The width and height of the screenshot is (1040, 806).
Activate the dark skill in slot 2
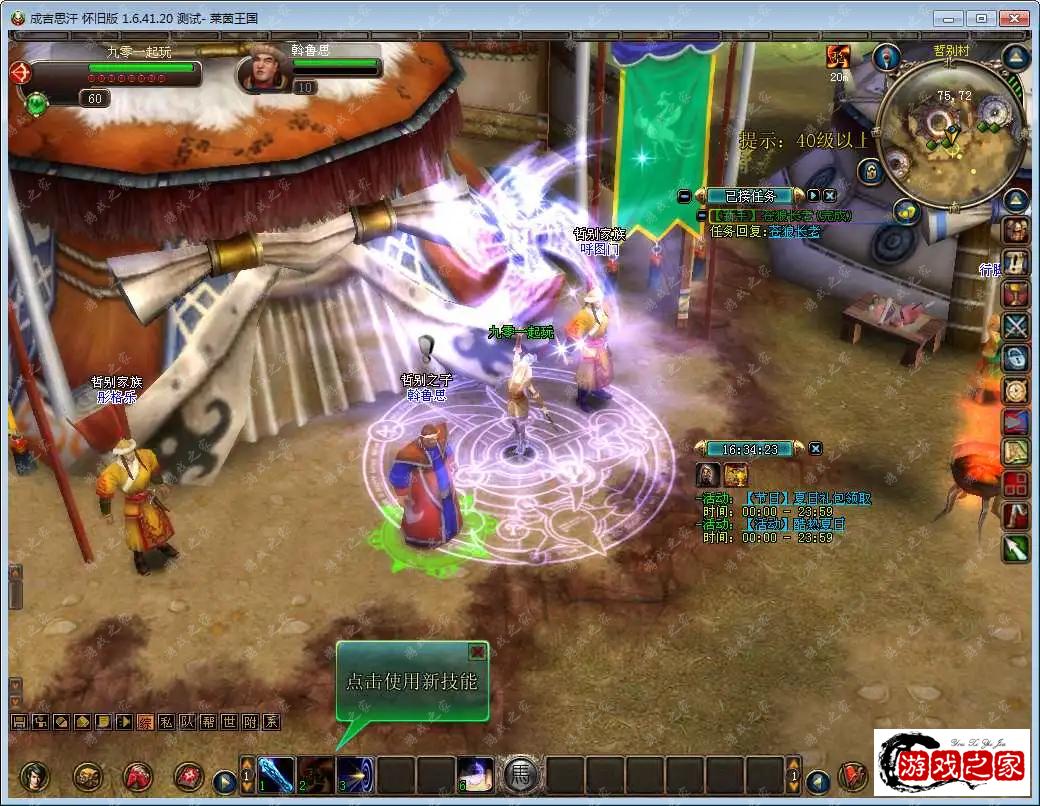316,775
